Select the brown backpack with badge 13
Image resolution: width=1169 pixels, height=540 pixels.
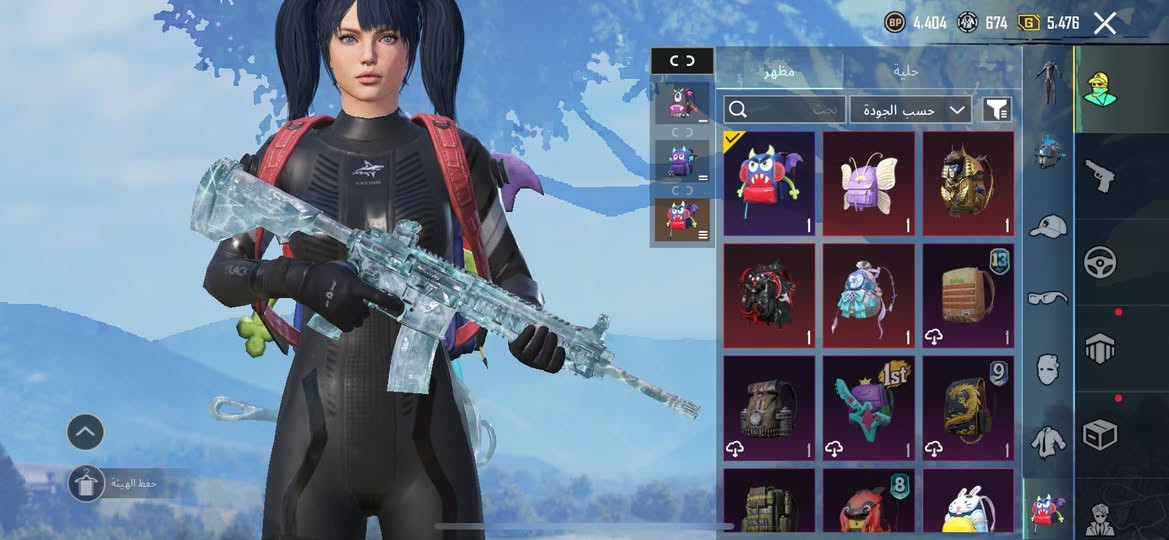(968, 295)
